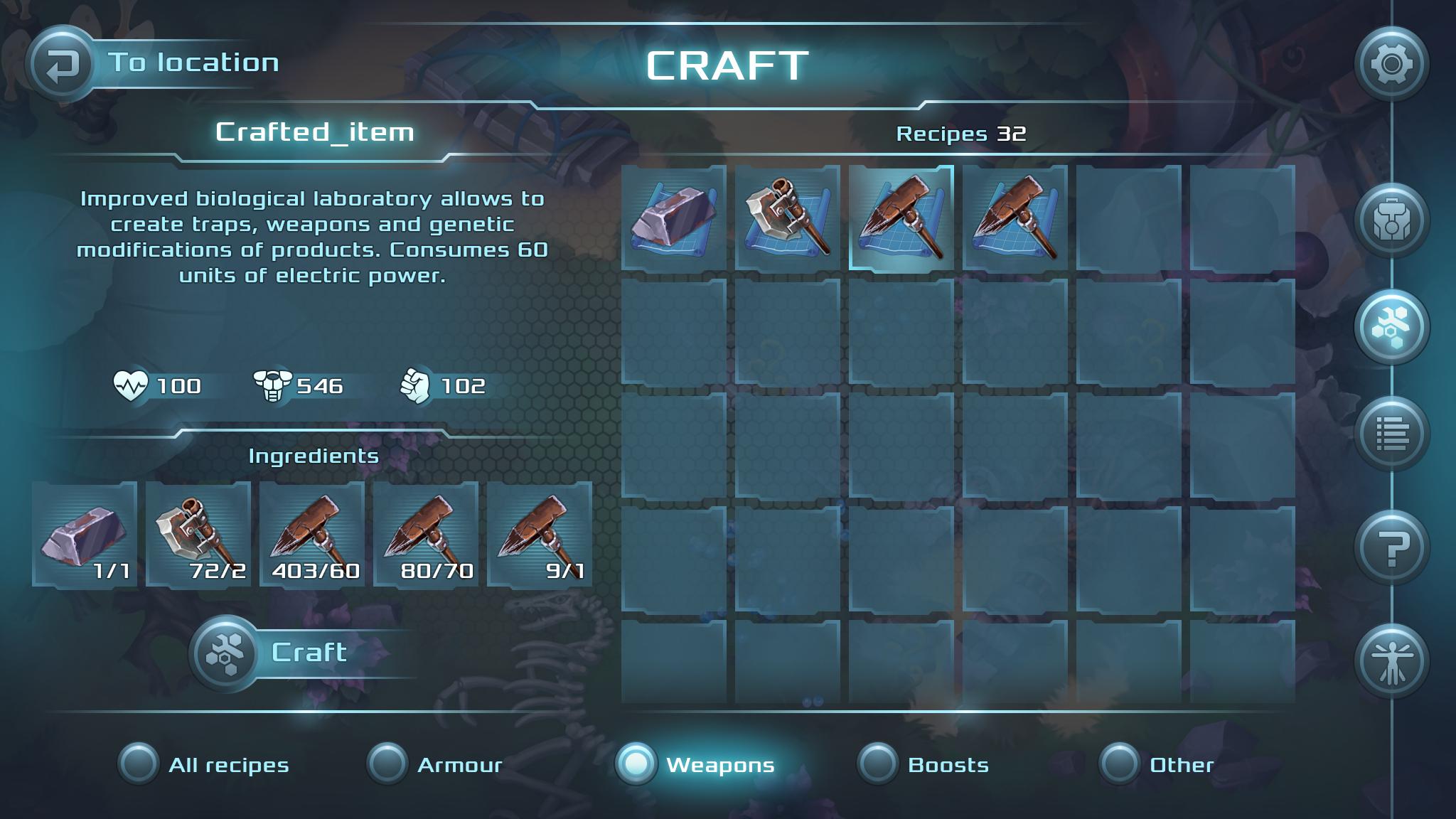Click the metal ingot ingredient 1/1
The image size is (1456, 819).
pyautogui.click(x=85, y=534)
